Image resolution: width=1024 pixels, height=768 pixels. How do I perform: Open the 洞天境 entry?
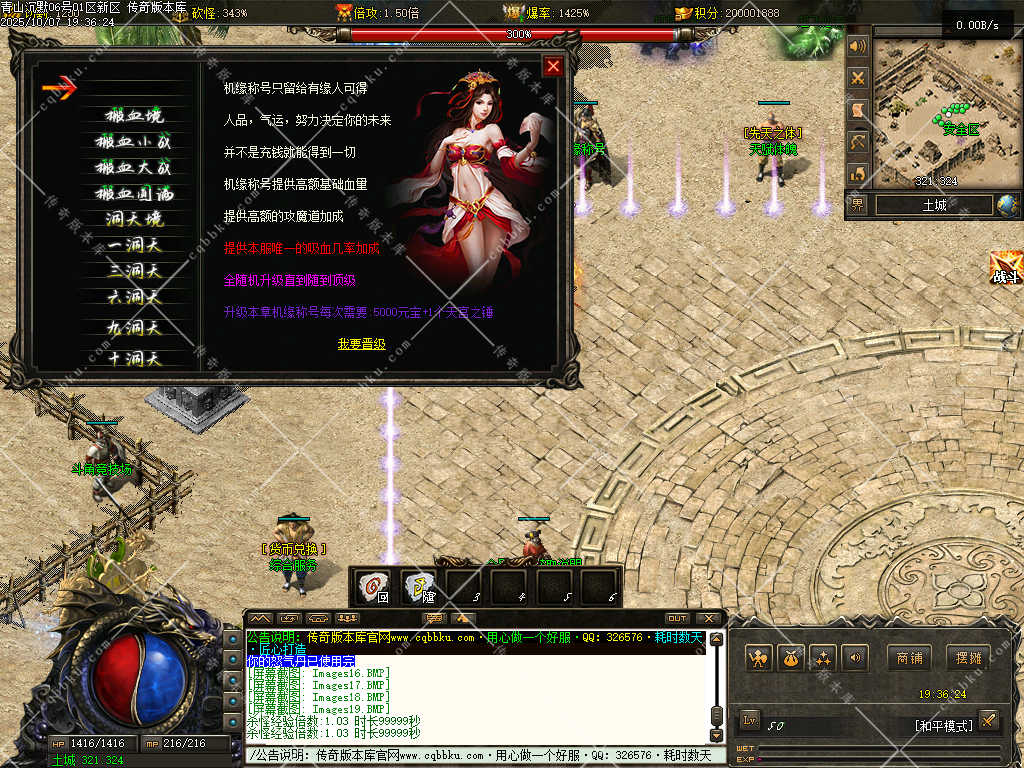[x=134, y=219]
